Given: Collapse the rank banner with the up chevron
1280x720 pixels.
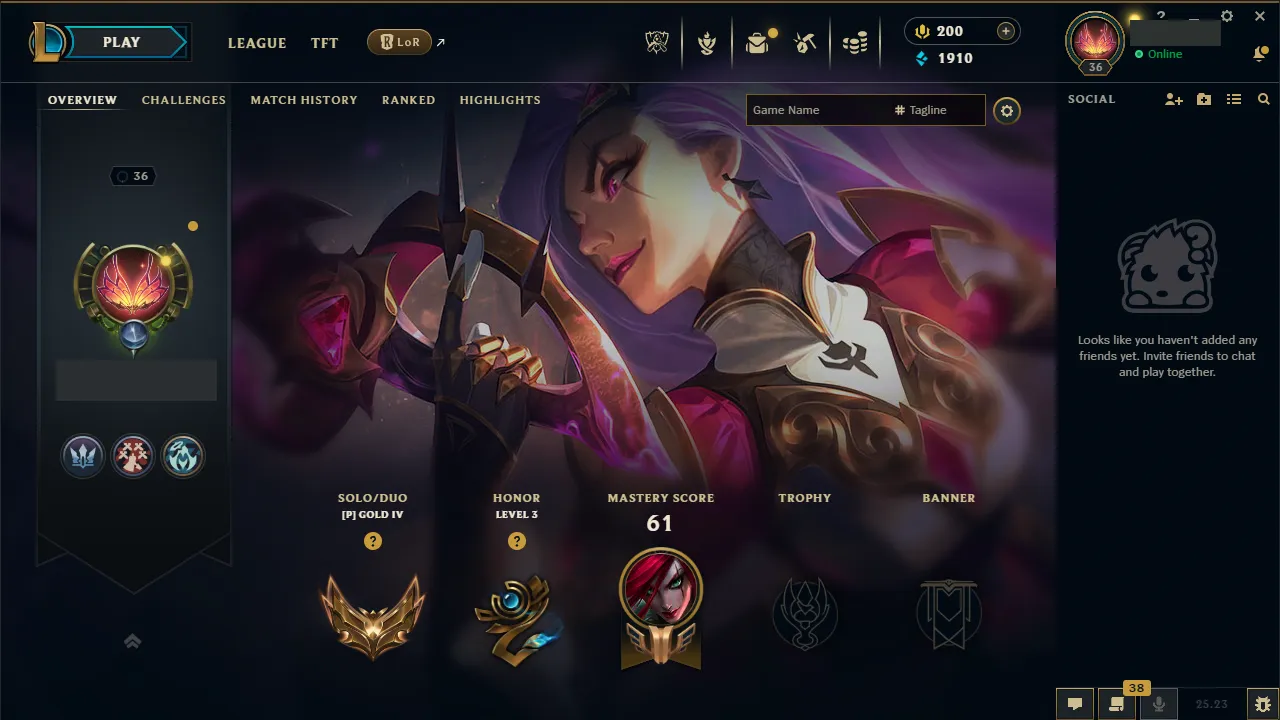Looking at the screenshot, I should point(133,641).
